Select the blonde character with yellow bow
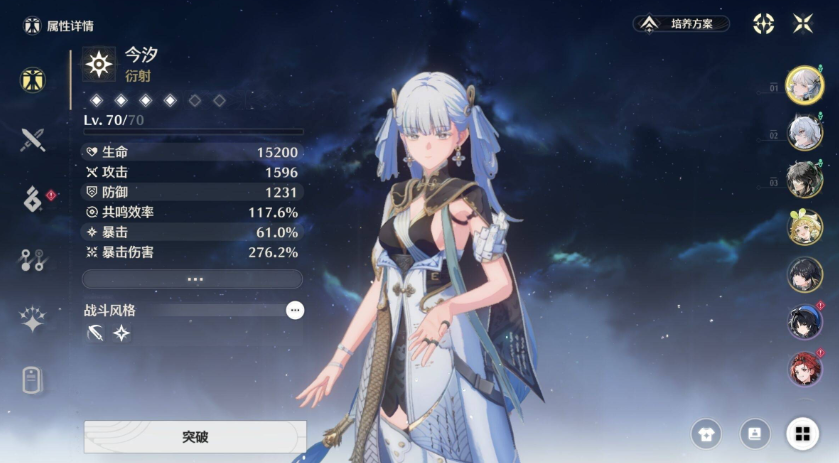The image size is (839, 463). click(805, 227)
